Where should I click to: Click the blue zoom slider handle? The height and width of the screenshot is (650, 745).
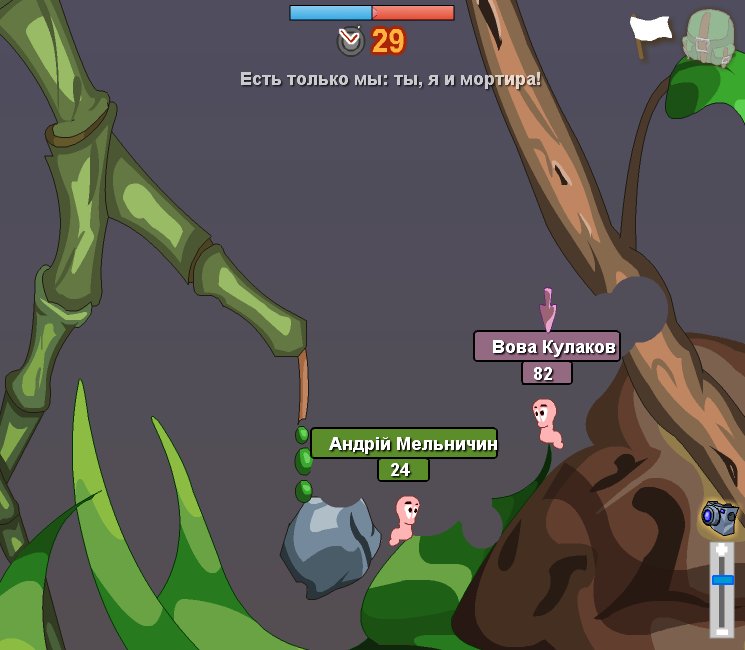(722, 580)
